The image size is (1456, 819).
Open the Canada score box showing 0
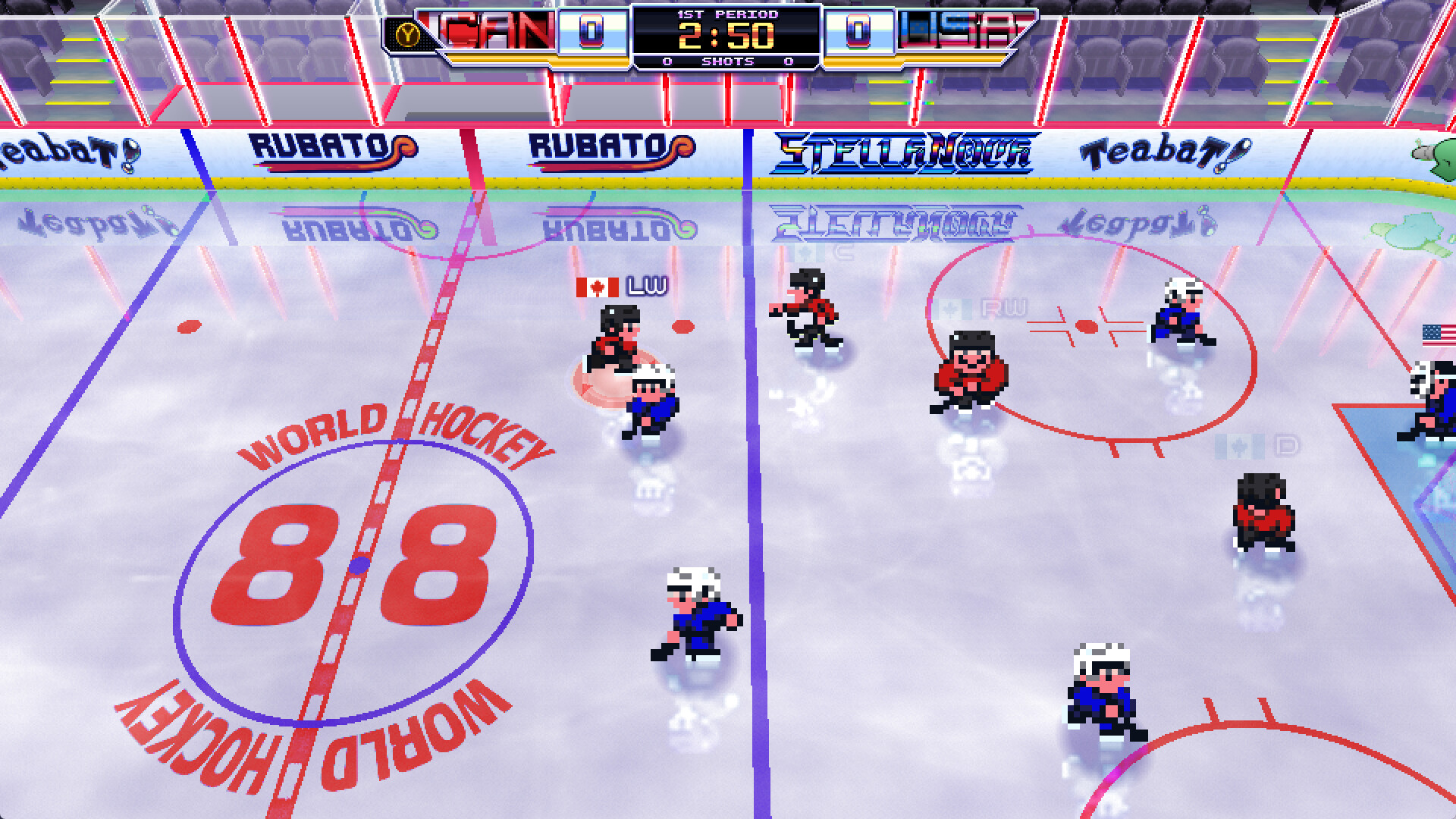coord(590,32)
